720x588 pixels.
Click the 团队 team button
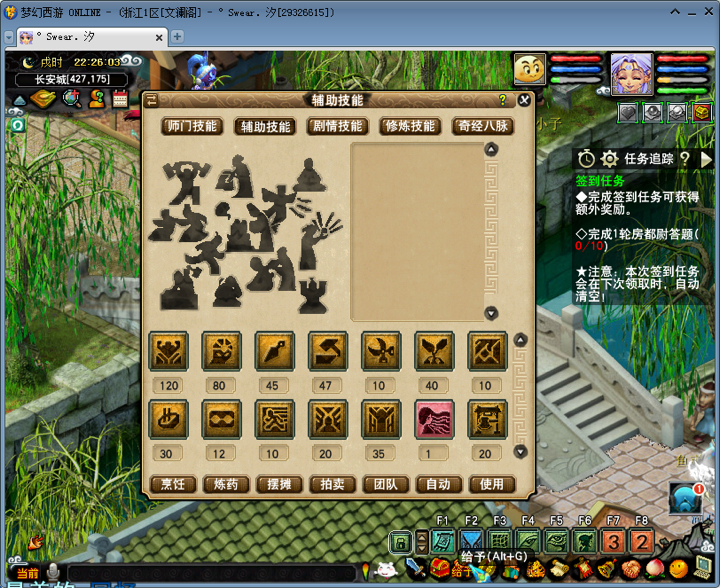385,484
